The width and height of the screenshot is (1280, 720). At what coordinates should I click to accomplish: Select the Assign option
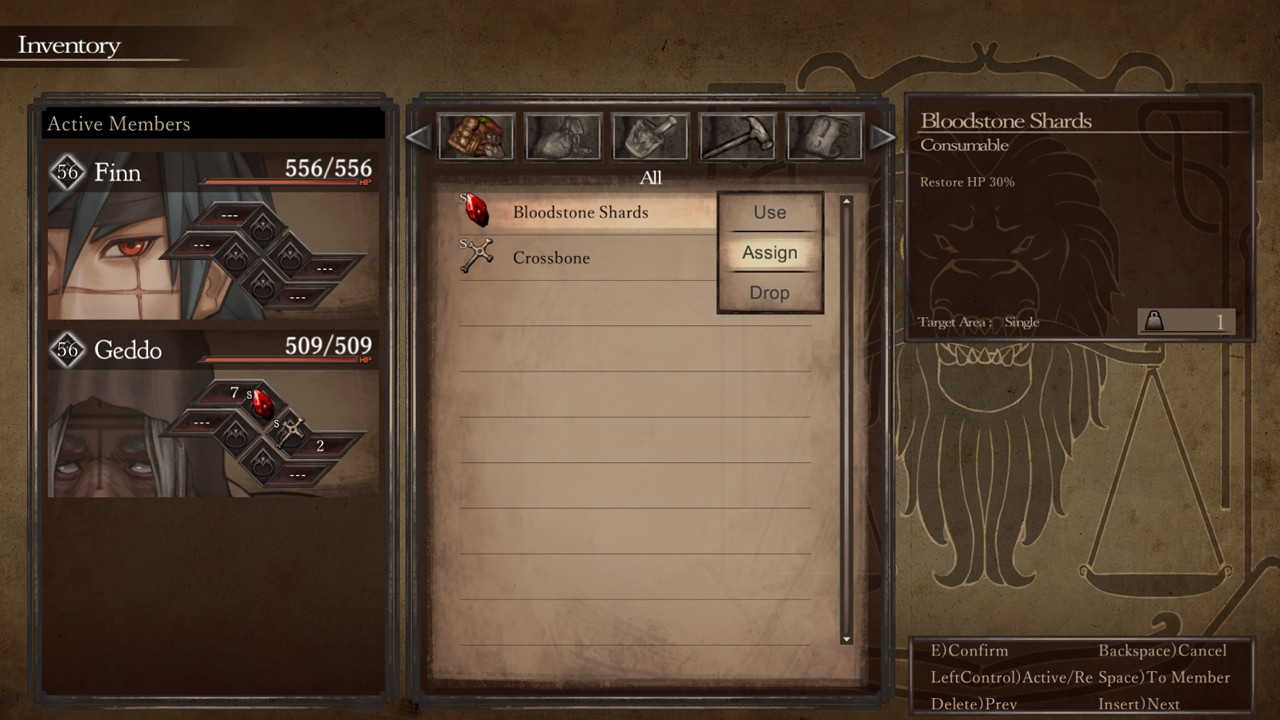click(769, 253)
